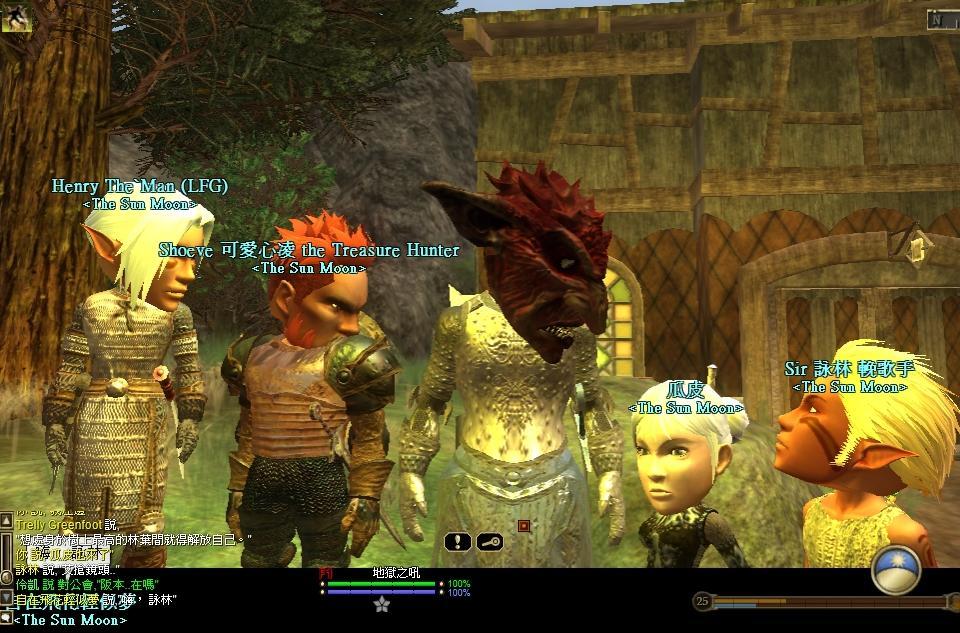
Task: Click the character icon in top-left corner
Action: (x=13, y=17)
